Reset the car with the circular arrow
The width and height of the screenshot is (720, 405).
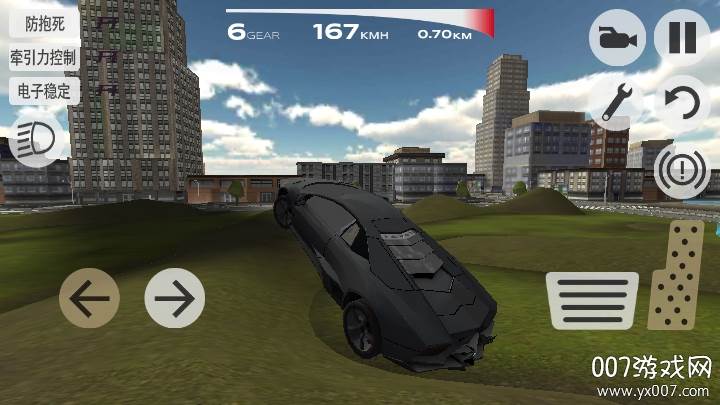[682, 101]
